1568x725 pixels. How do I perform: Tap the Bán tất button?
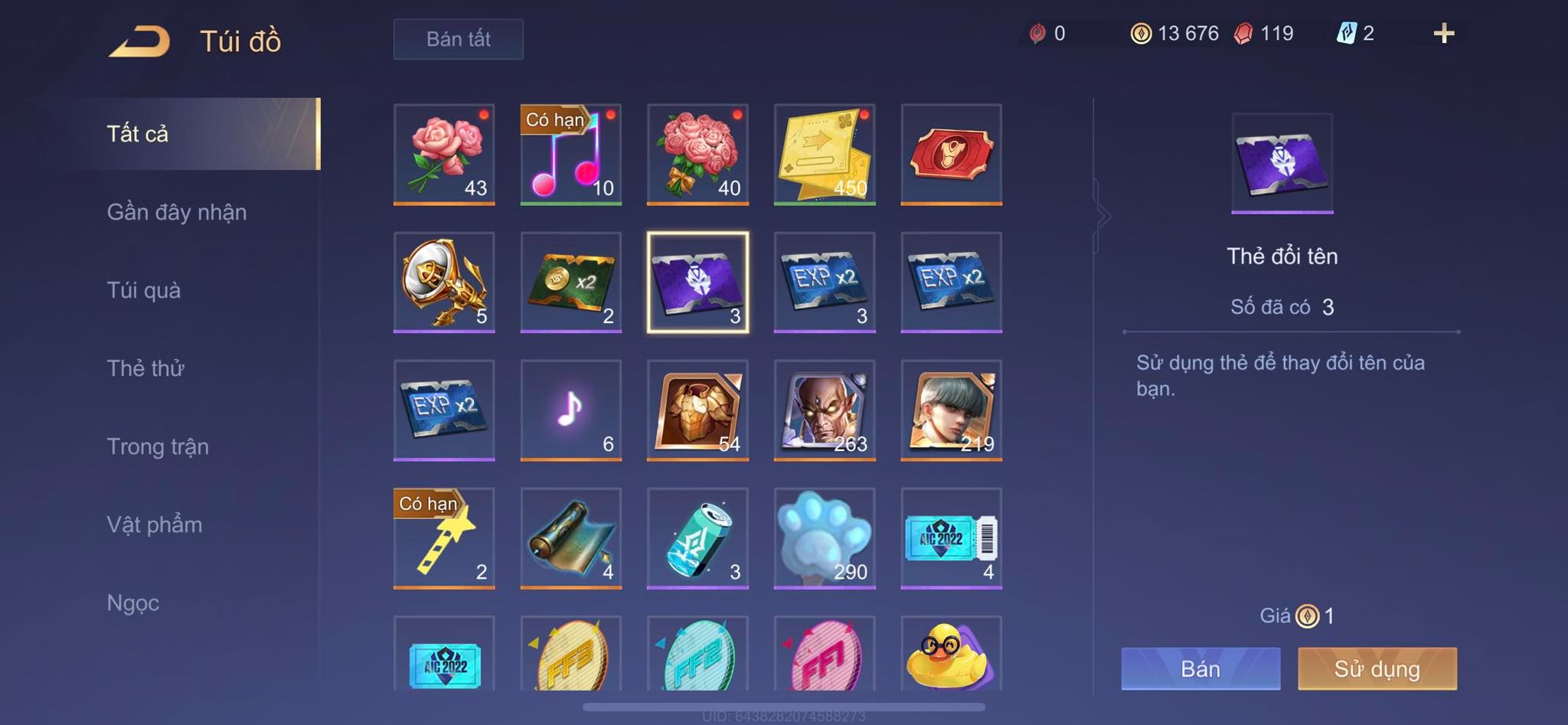(458, 39)
